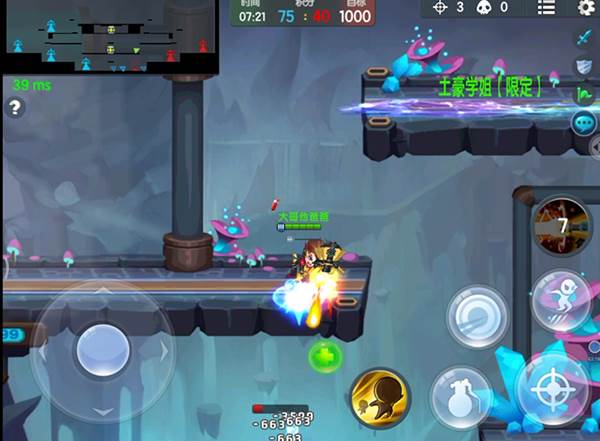This screenshot has height=441, width=600.
Task: Open the minimap overview
Action: [x=109, y=37]
